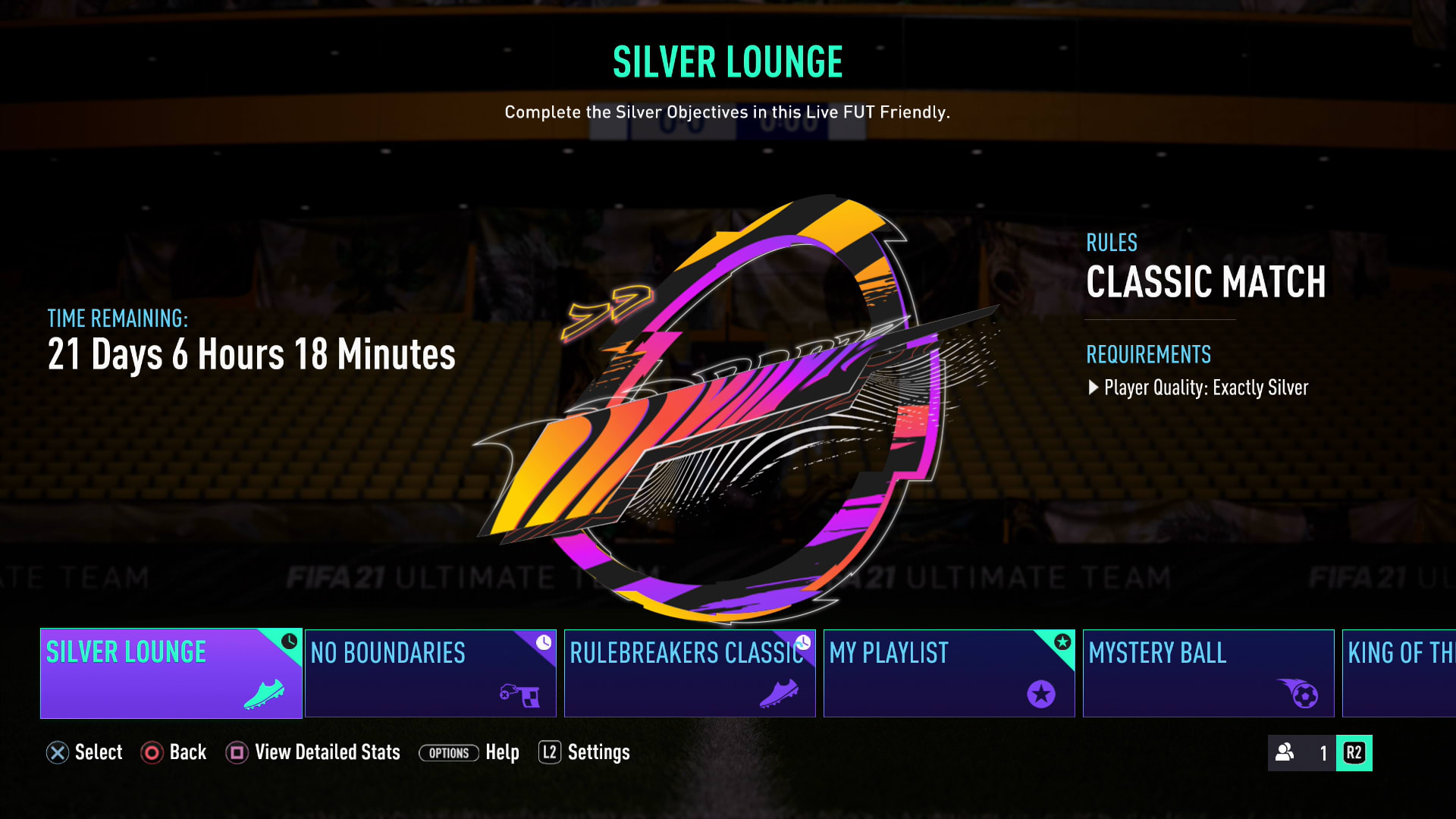Select the My Playlist tile

click(949, 673)
